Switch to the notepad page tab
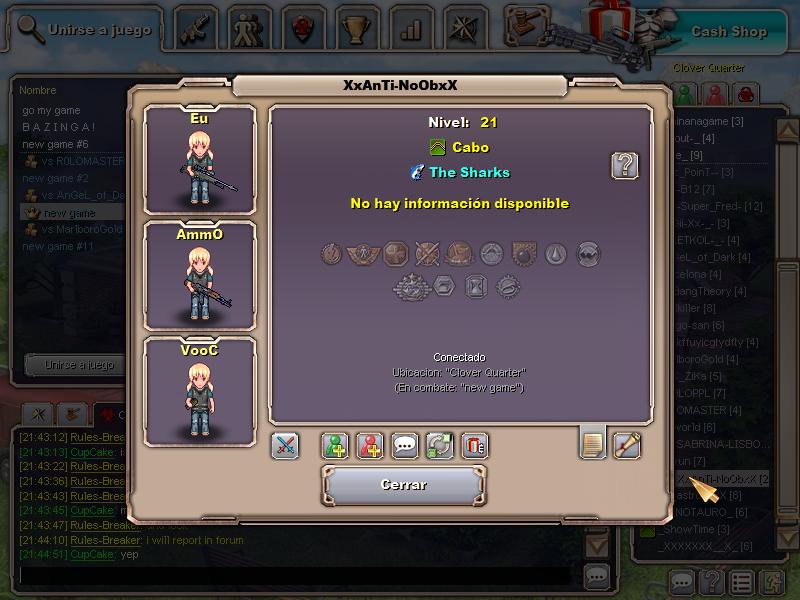The width and height of the screenshot is (800, 600). 593,443
